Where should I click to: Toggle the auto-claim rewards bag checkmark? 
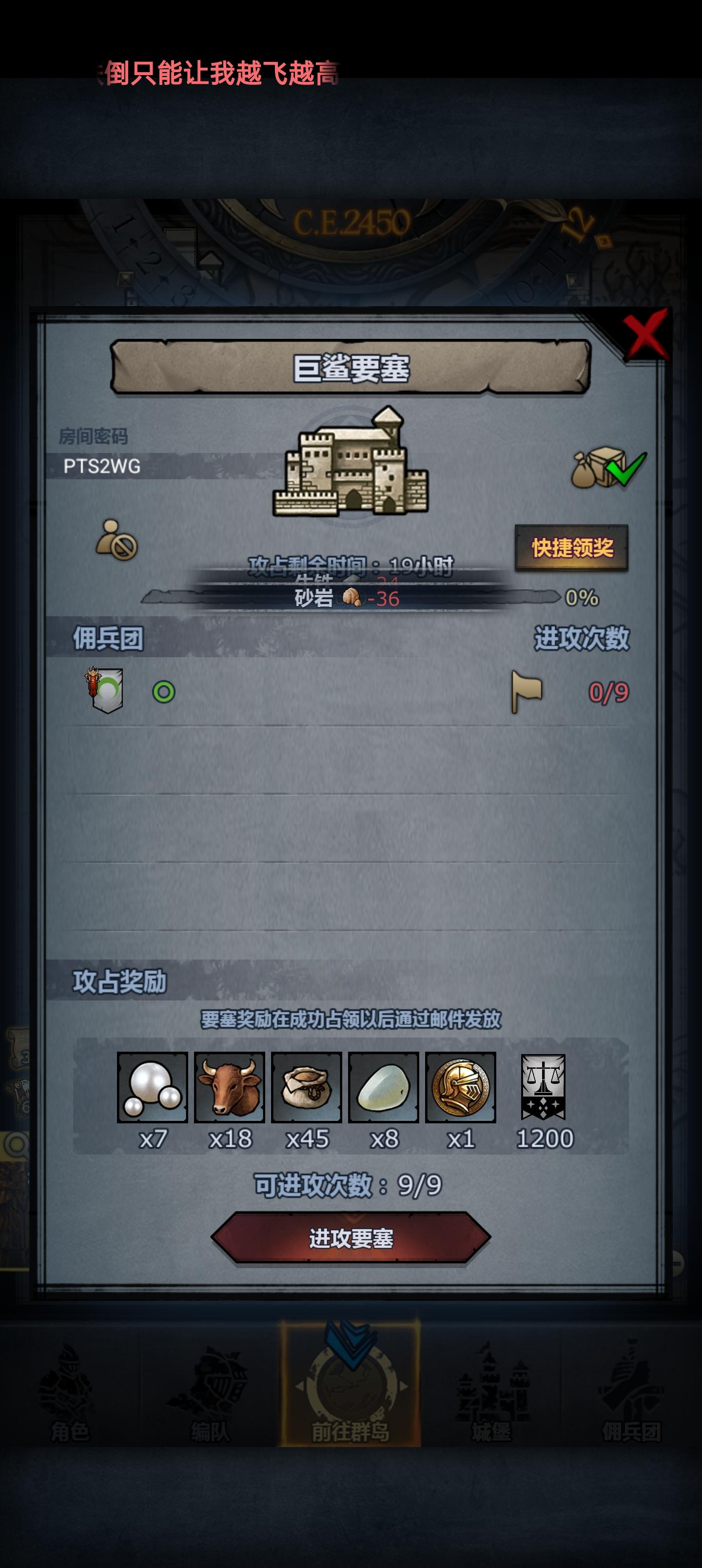(x=609, y=469)
